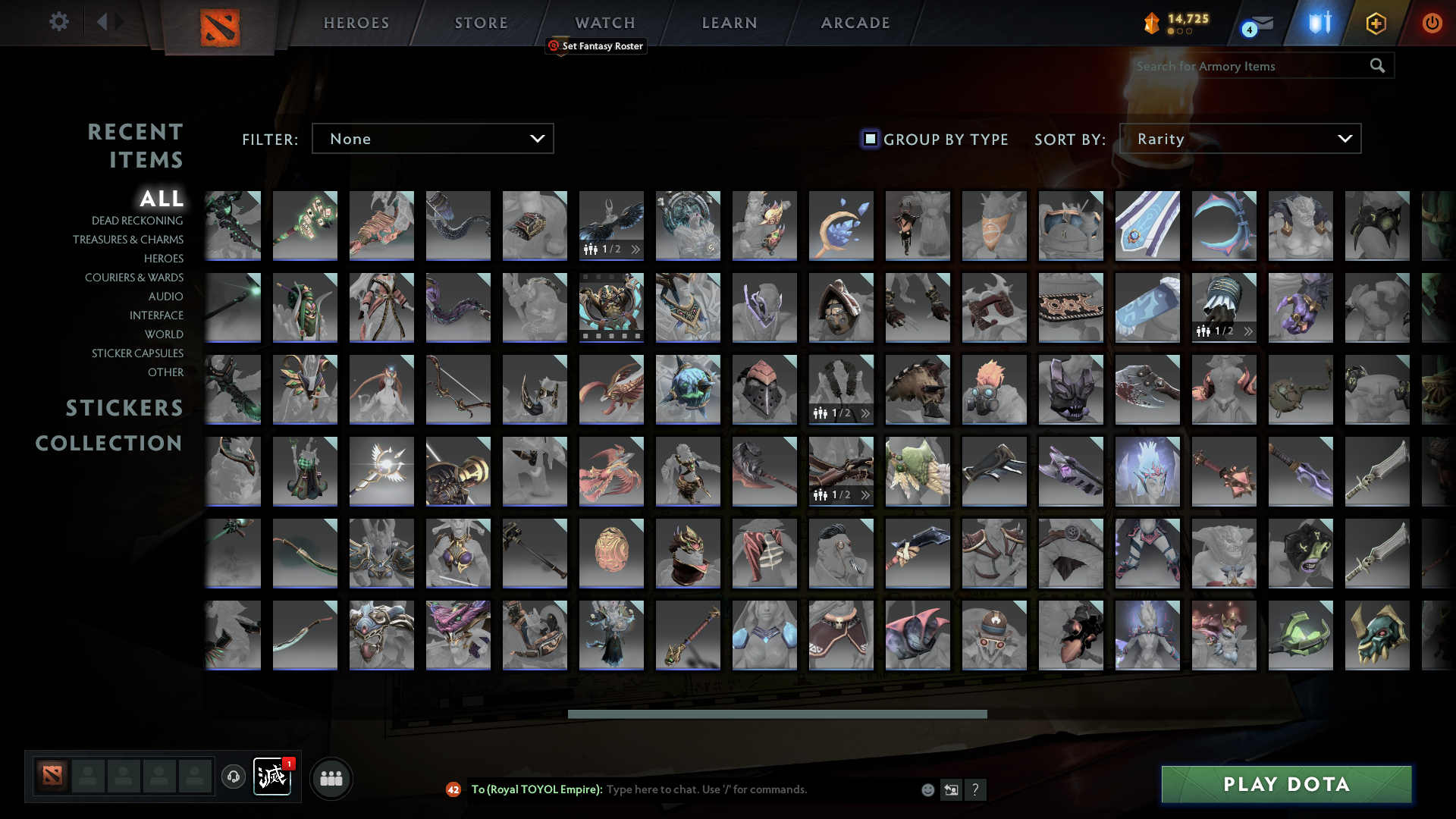Select the Armory shield and sword icon
The width and height of the screenshot is (1456, 819).
point(1319,23)
